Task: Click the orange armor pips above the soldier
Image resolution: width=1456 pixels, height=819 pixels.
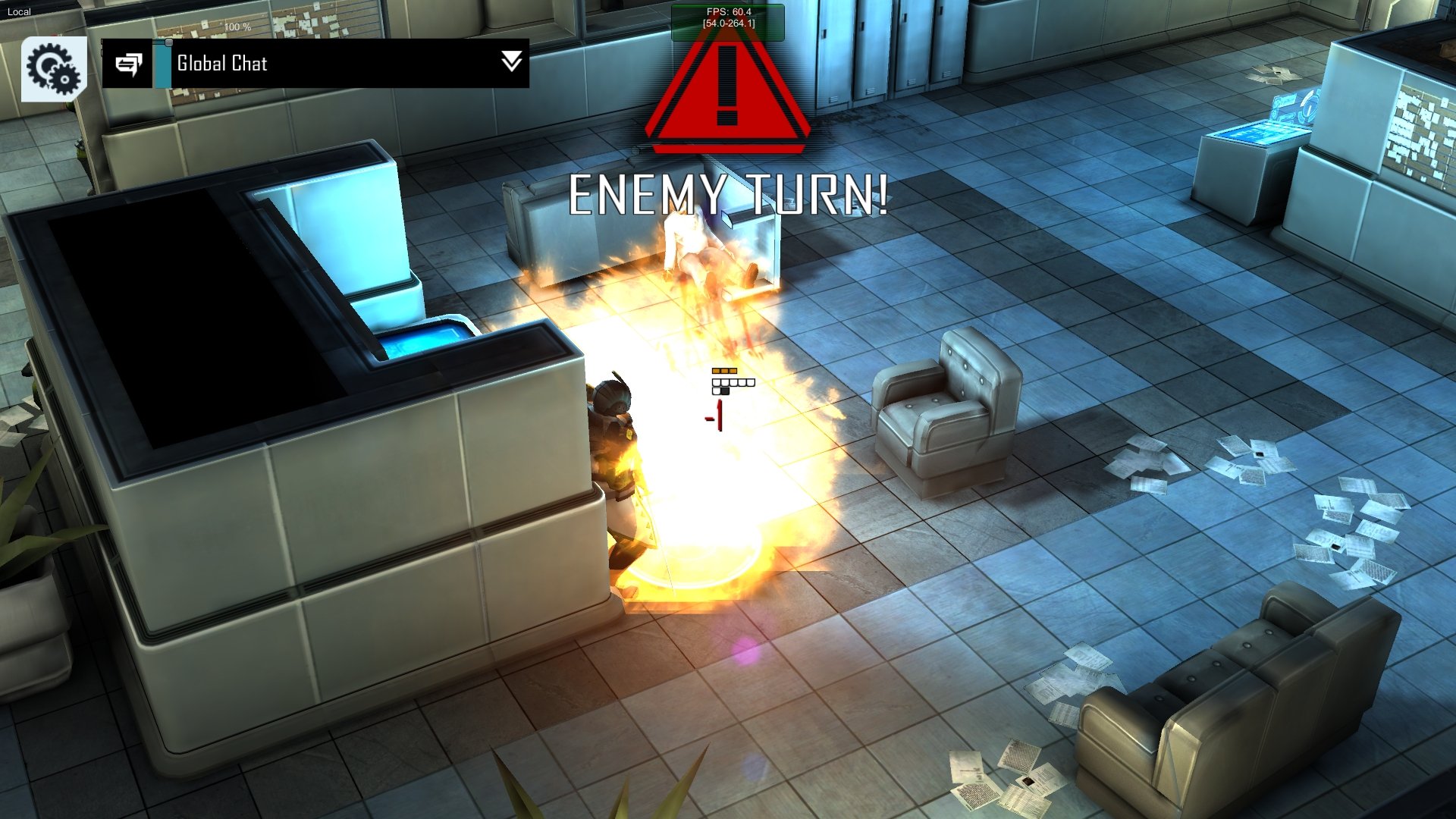Action: (x=726, y=369)
